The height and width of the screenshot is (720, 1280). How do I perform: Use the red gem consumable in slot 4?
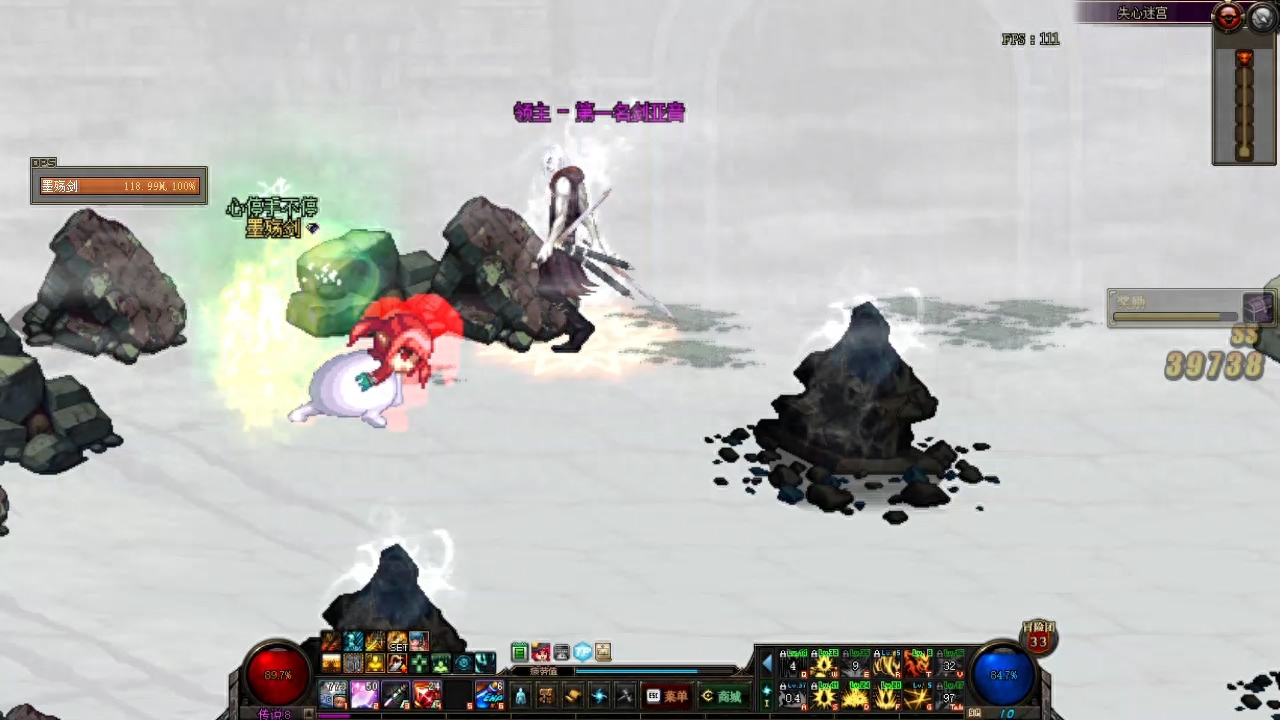[x=427, y=694]
